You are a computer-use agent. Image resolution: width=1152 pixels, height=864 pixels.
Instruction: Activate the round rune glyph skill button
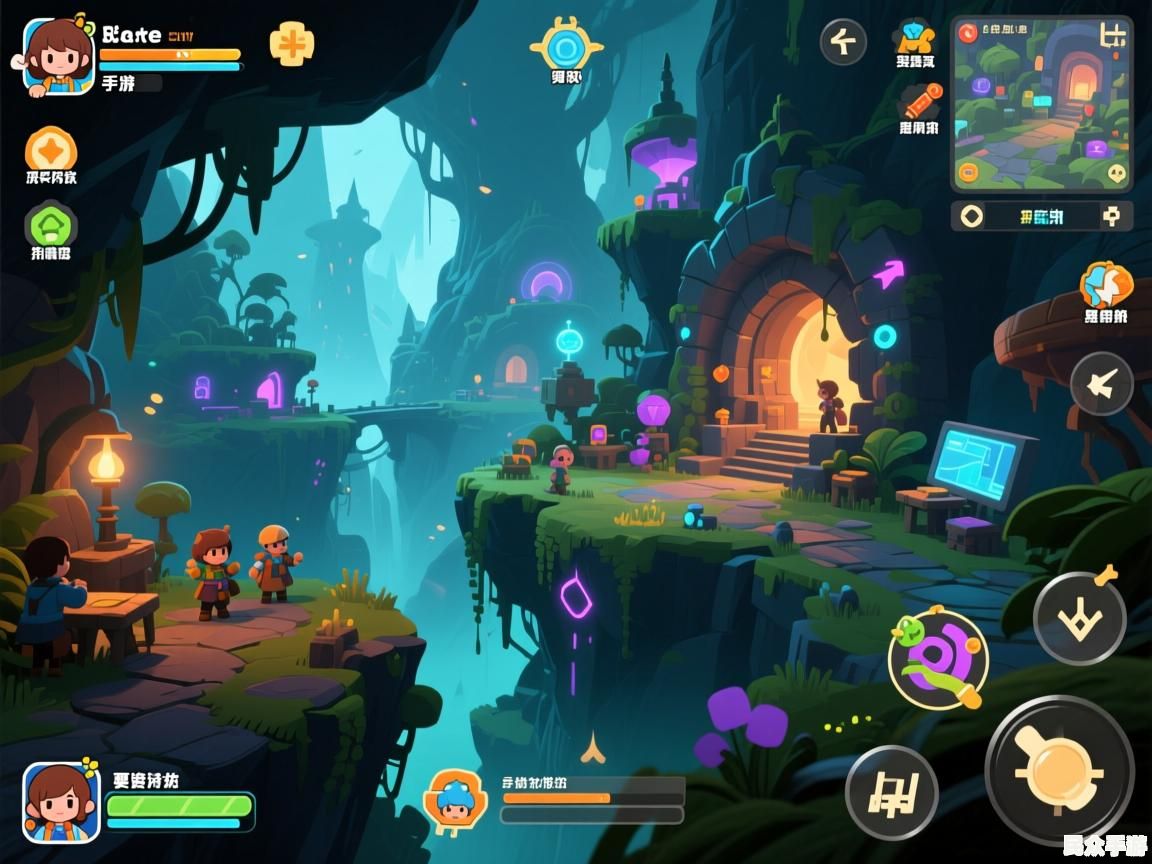tap(891, 793)
